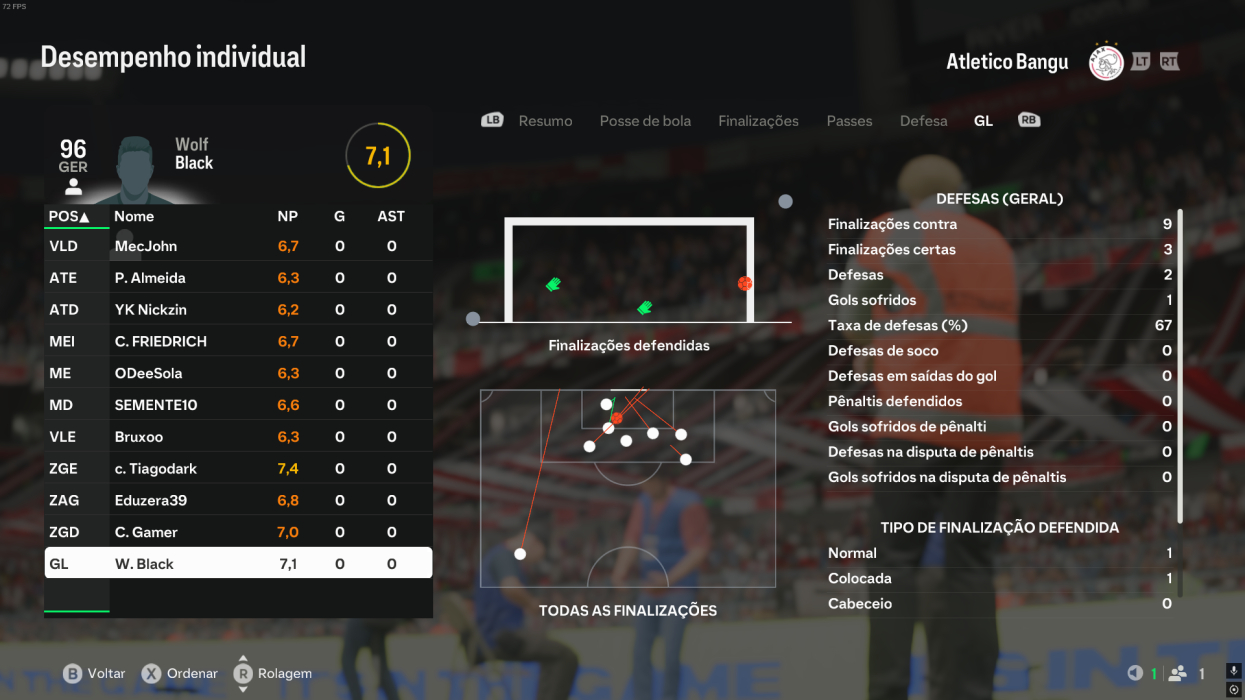The width and height of the screenshot is (1245, 700).
Task: Pick C. FRIEDRICH from the list
Action: pyautogui.click(x=238, y=341)
